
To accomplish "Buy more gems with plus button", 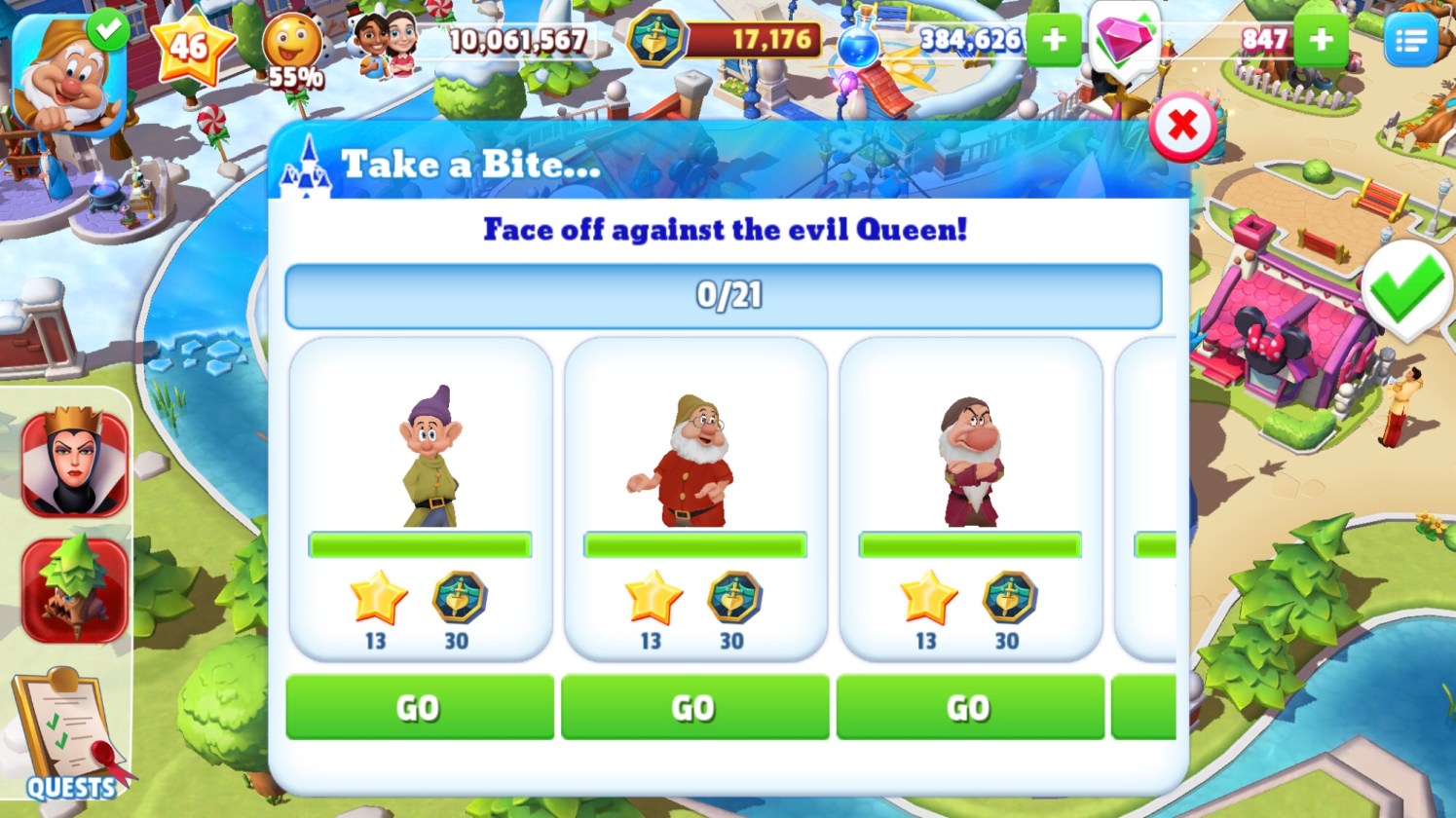I will pyautogui.click(x=1322, y=40).
